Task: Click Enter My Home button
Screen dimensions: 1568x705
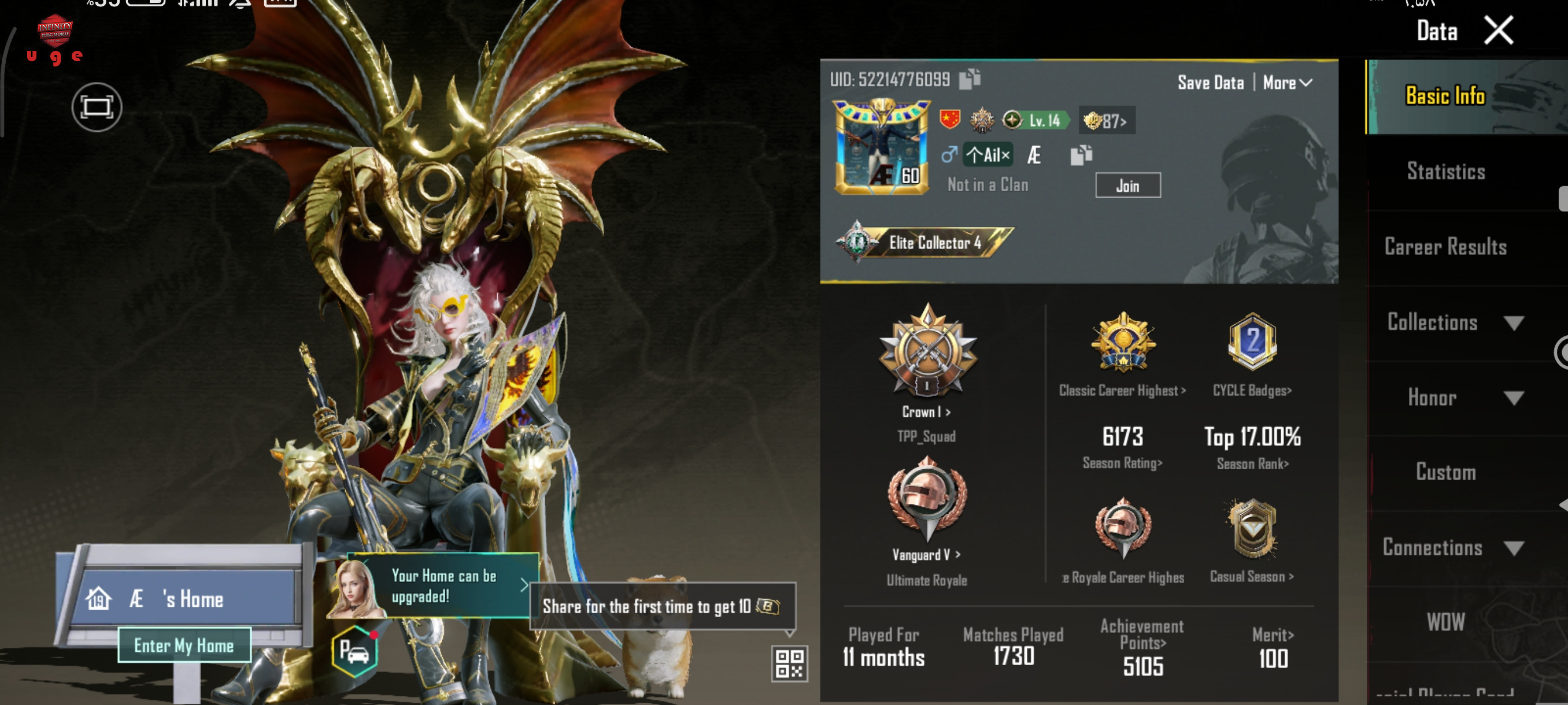Action: pos(184,645)
